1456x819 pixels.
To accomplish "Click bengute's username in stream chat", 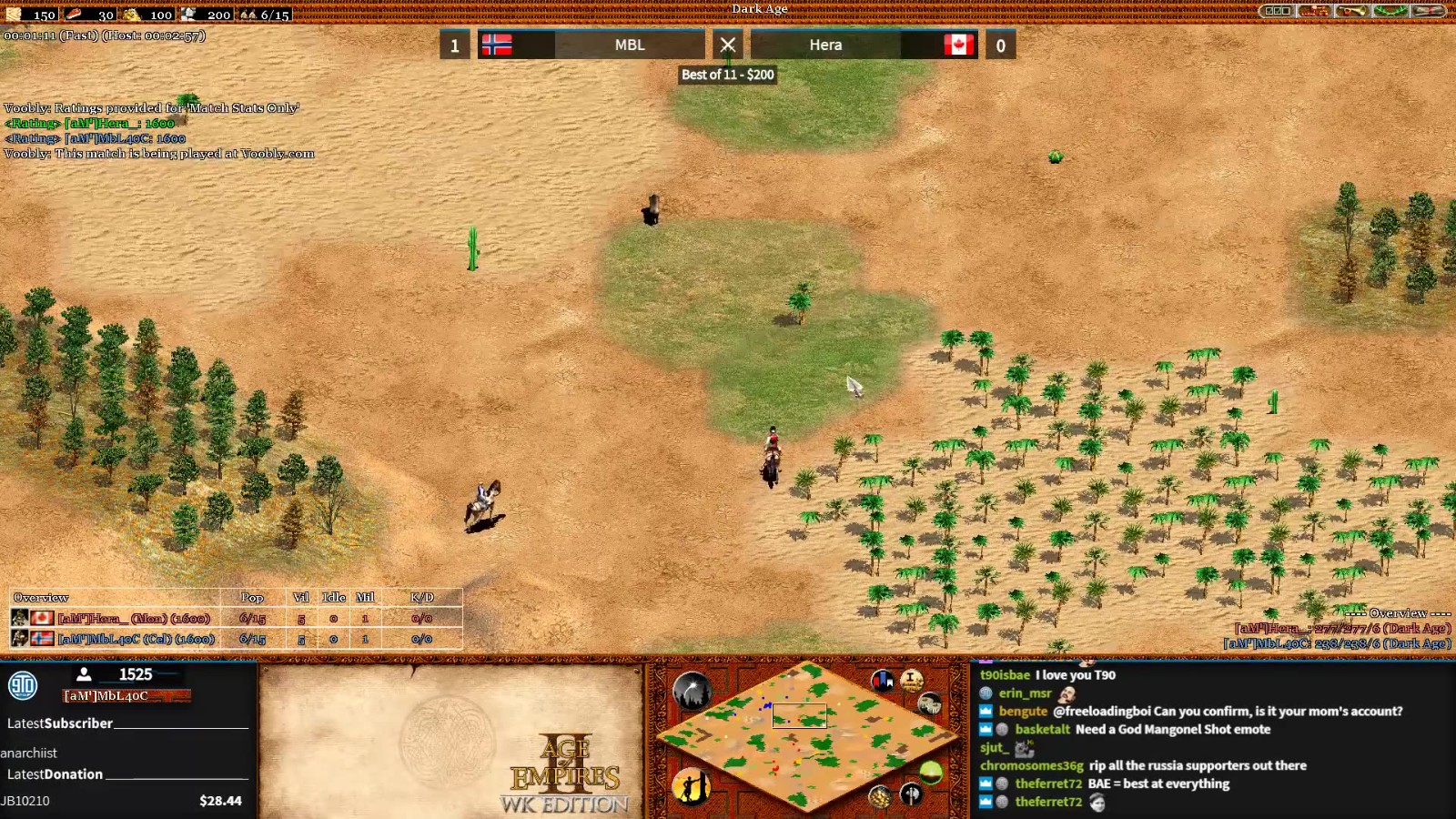I will coord(1023,712).
